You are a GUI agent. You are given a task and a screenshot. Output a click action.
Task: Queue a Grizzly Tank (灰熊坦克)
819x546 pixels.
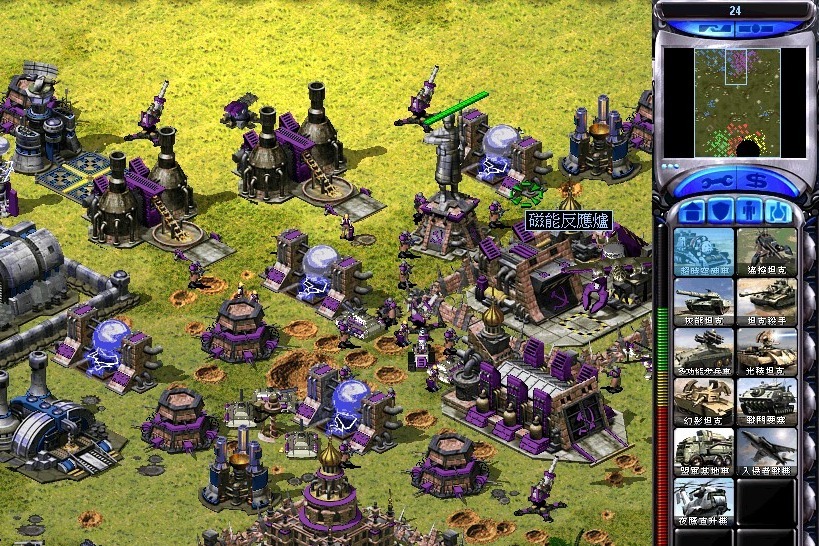(x=703, y=301)
